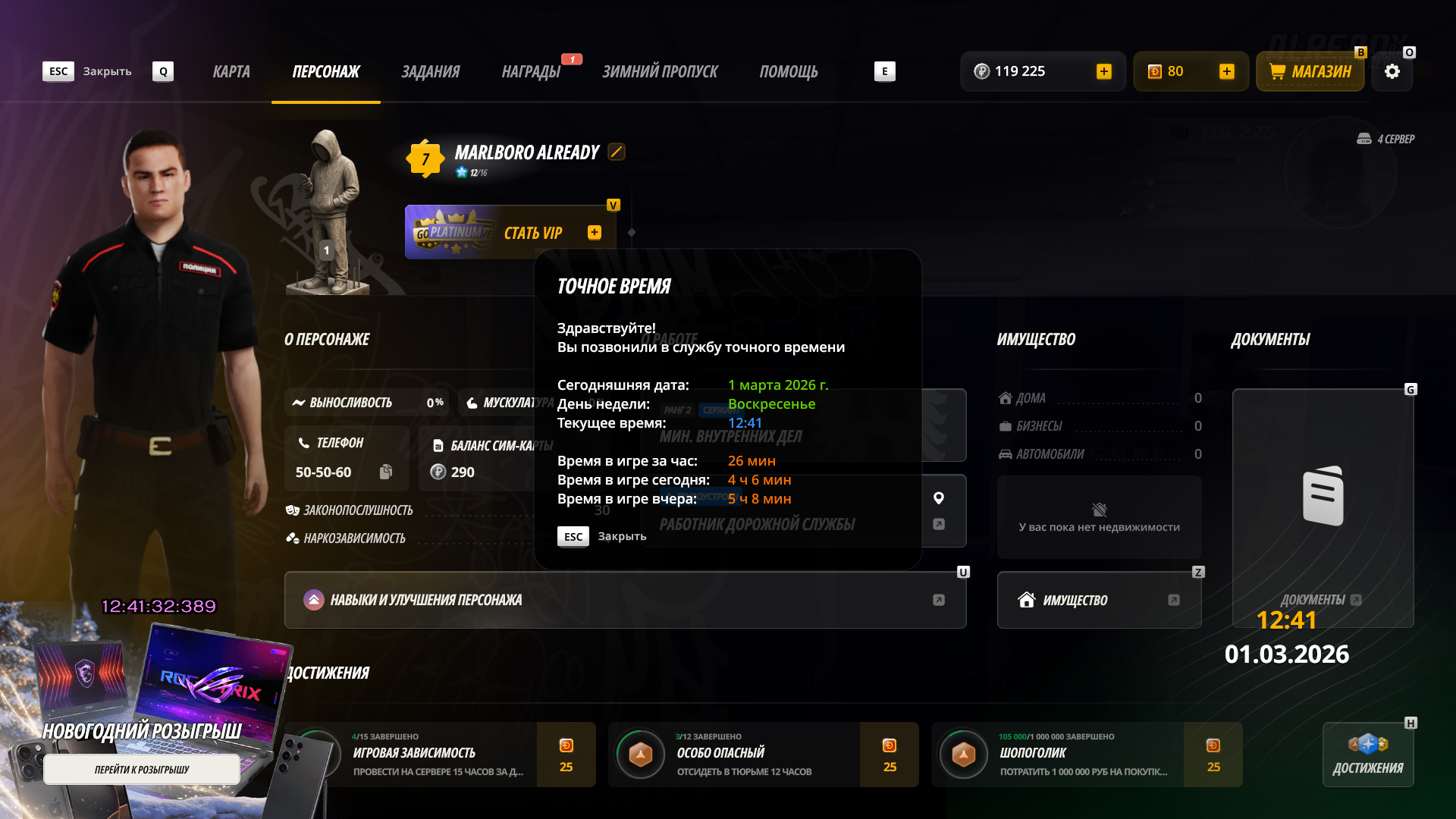The height and width of the screenshot is (819, 1456).
Task: Go to the New Year giveaway
Action: pyautogui.click(x=142, y=769)
